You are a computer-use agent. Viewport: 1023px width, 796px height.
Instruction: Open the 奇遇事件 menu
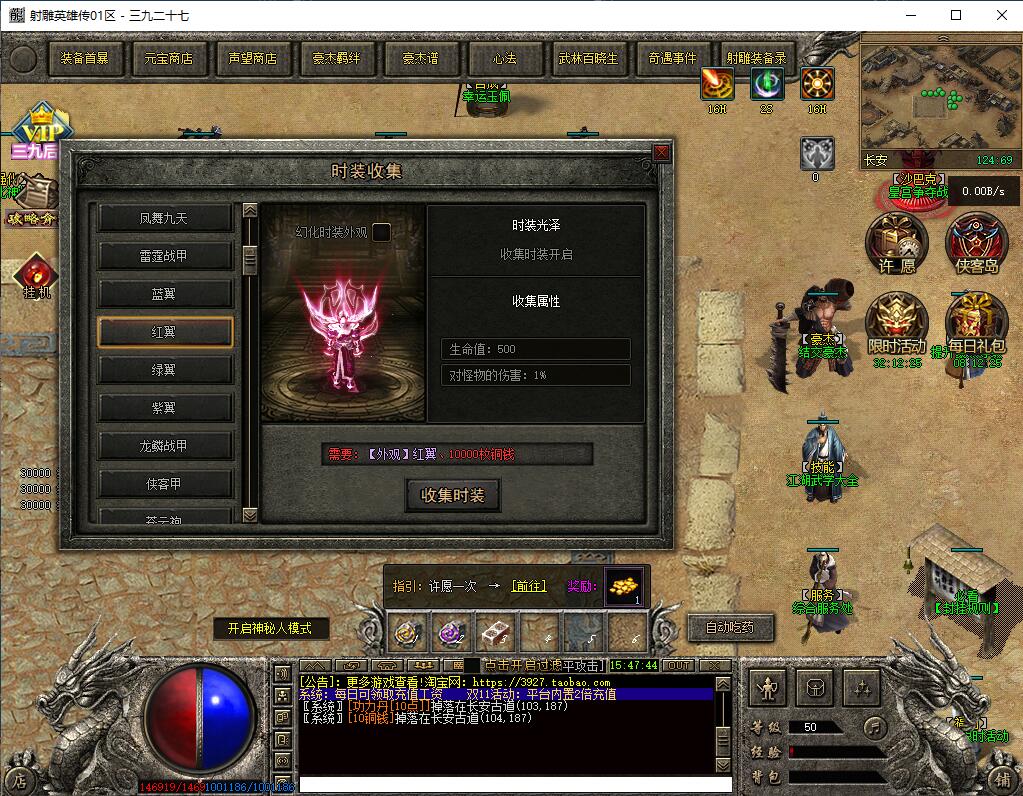pyautogui.click(x=672, y=59)
